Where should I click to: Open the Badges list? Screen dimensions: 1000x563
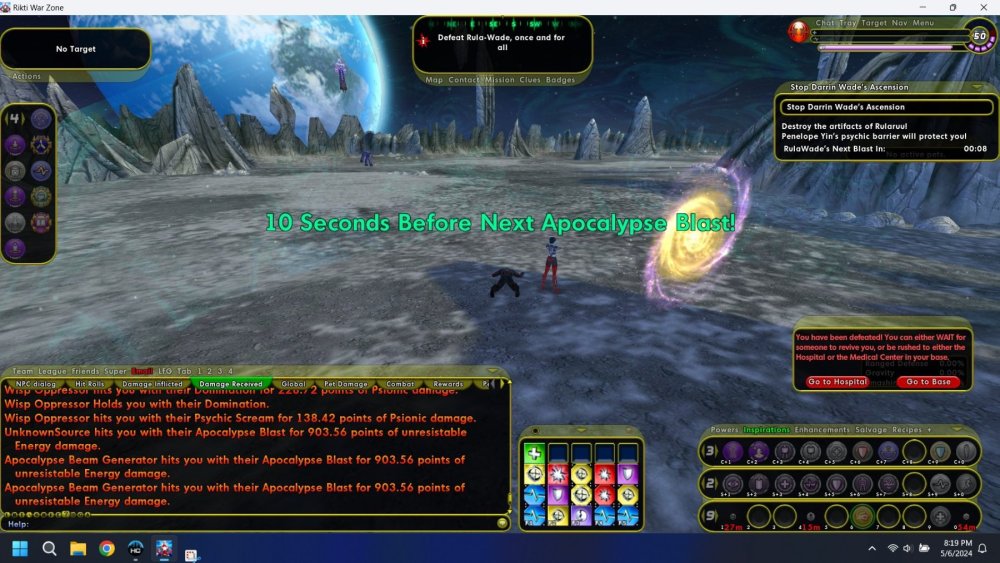coord(561,80)
